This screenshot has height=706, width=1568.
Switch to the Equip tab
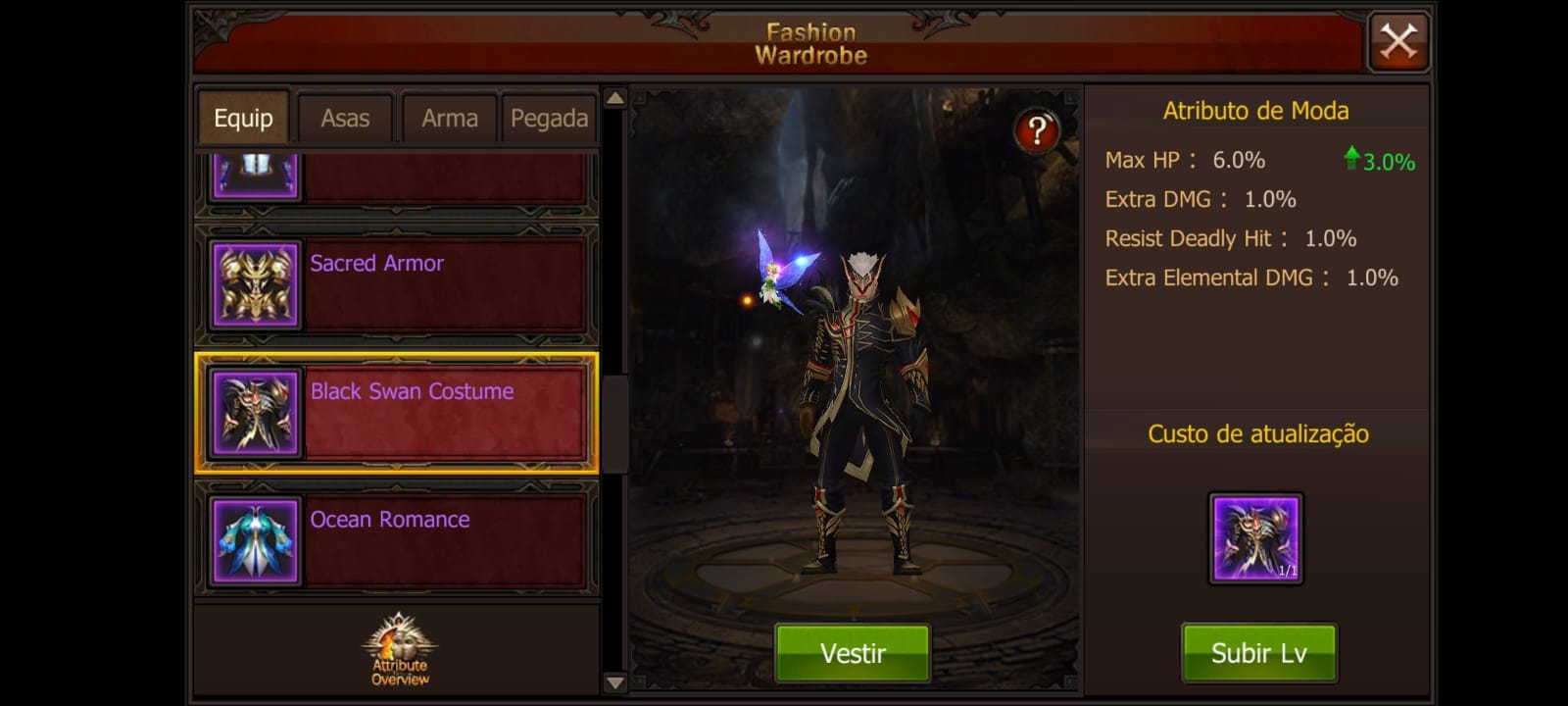pyautogui.click(x=243, y=119)
